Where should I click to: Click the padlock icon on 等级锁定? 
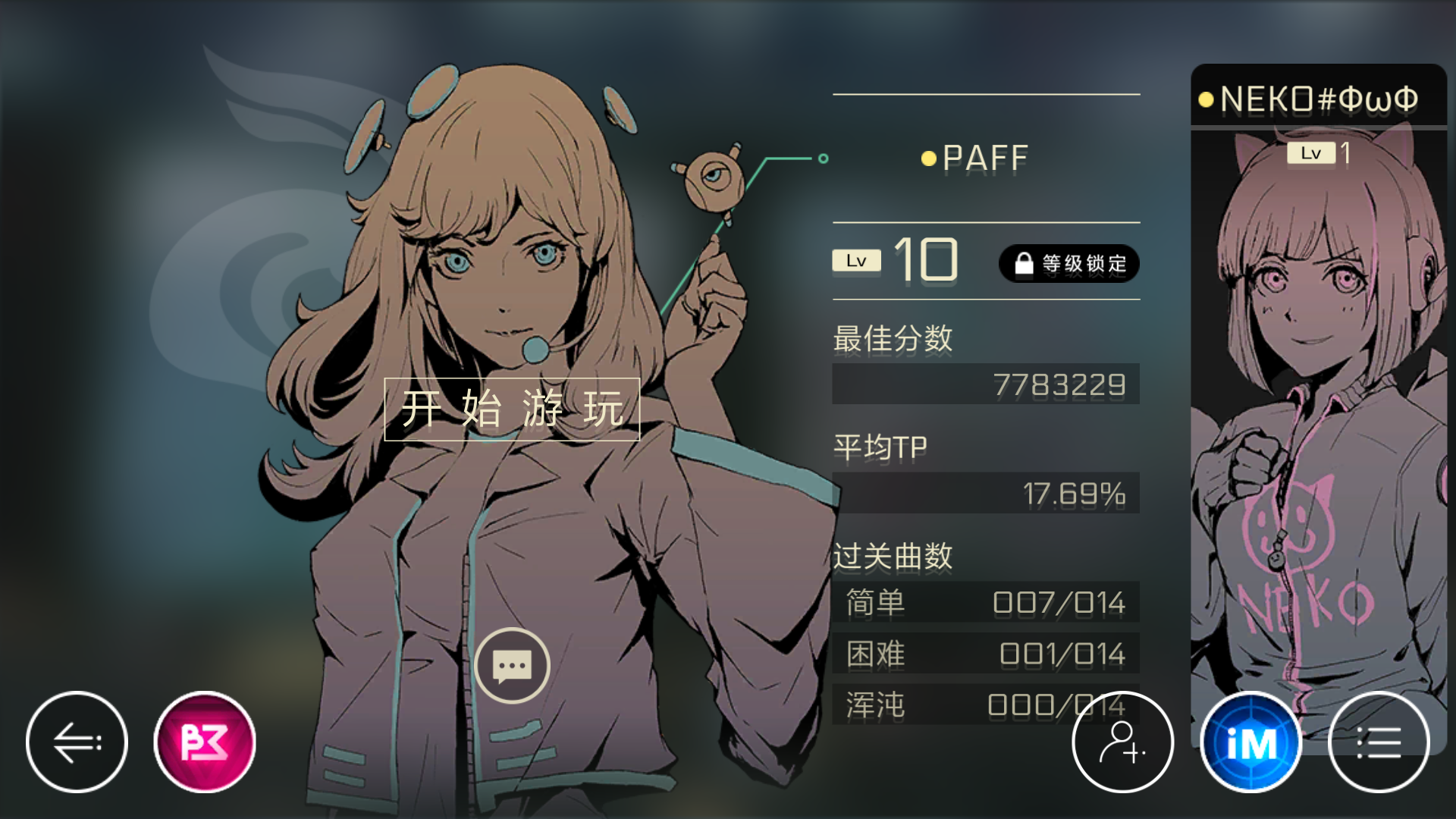pos(1025,263)
